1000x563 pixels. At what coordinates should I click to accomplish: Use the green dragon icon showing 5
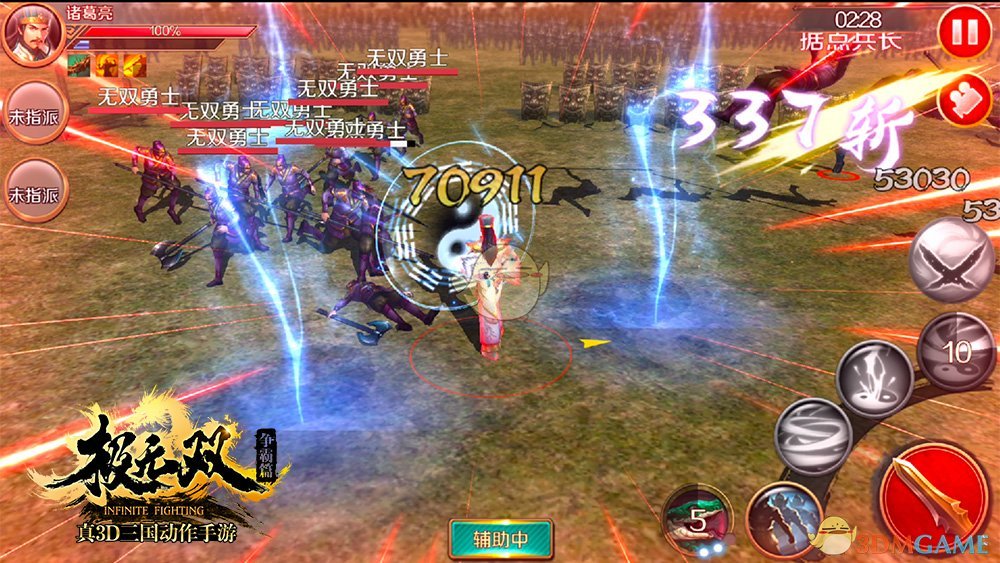pyautogui.click(x=697, y=520)
